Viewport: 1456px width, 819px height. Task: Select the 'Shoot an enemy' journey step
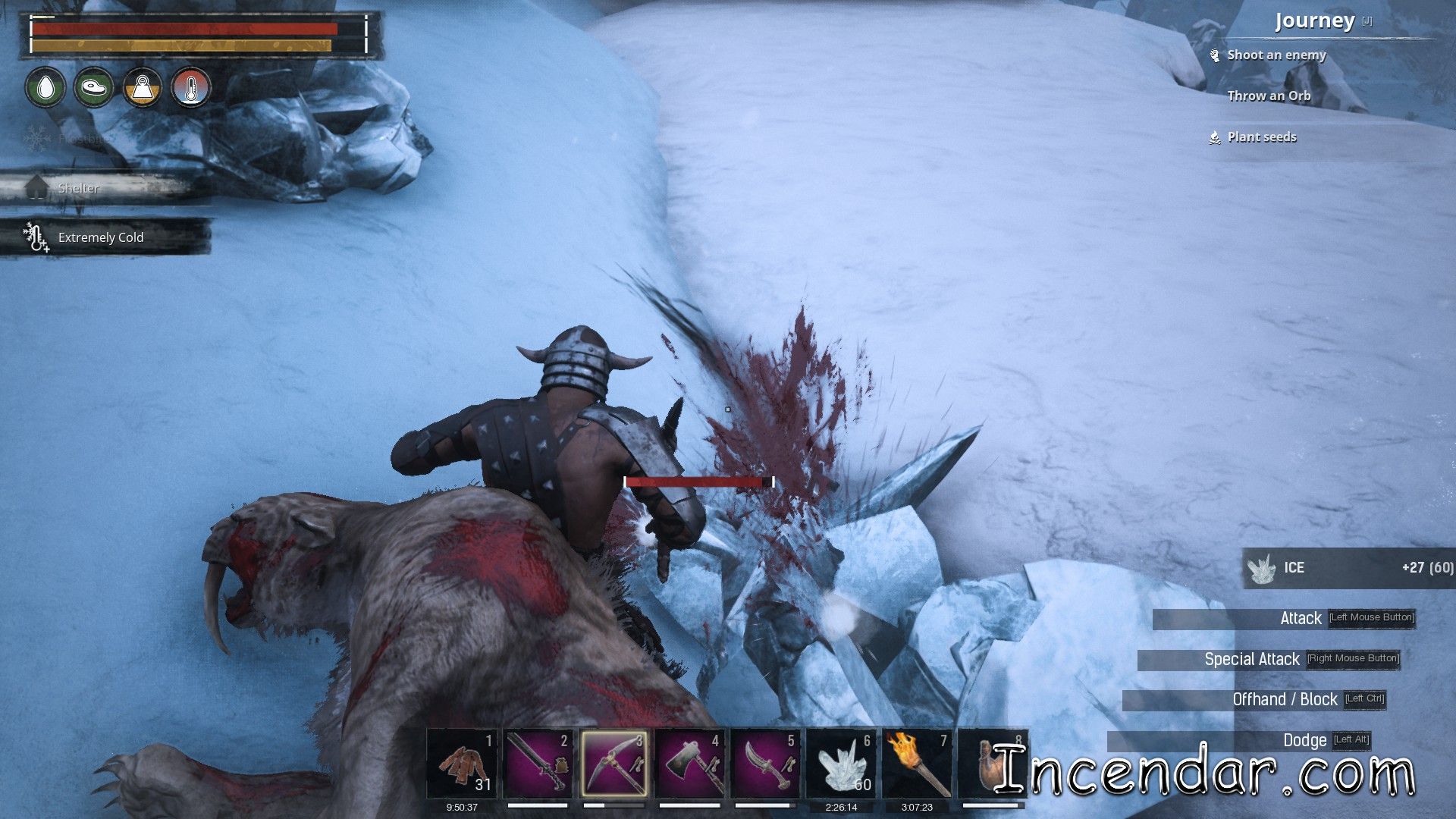click(1276, 55)
